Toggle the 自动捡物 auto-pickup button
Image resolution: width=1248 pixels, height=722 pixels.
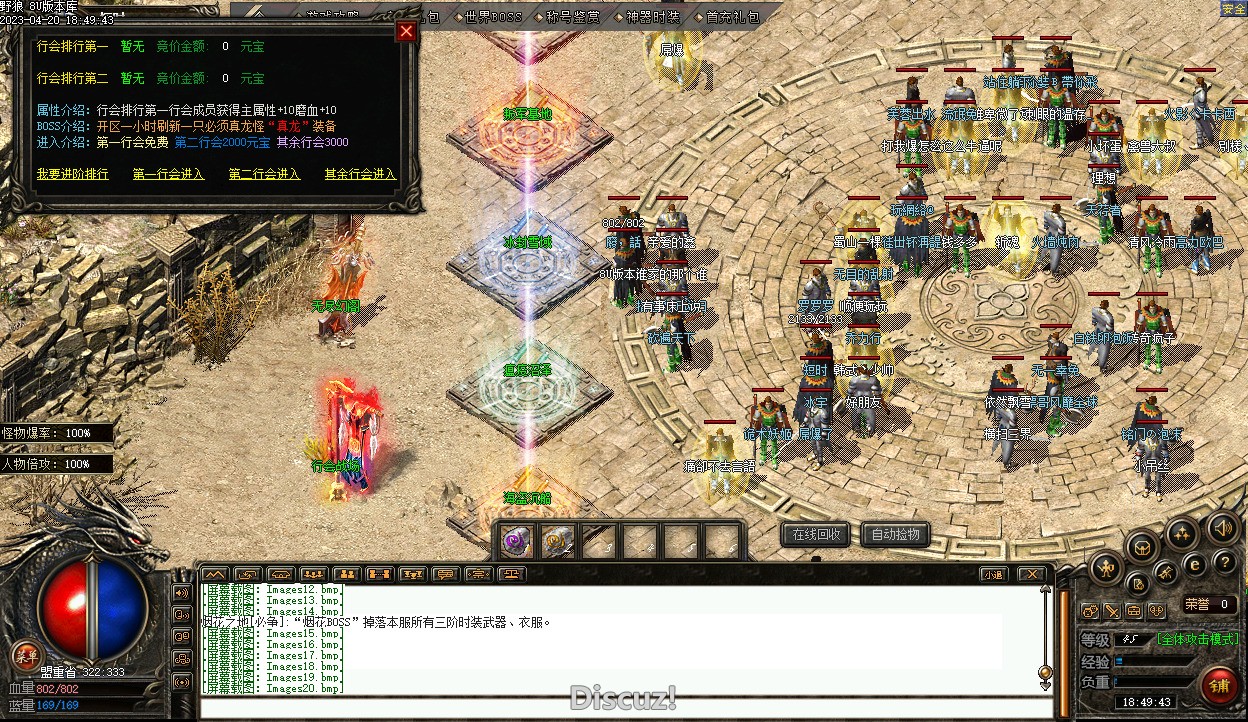tap(895, 535)
